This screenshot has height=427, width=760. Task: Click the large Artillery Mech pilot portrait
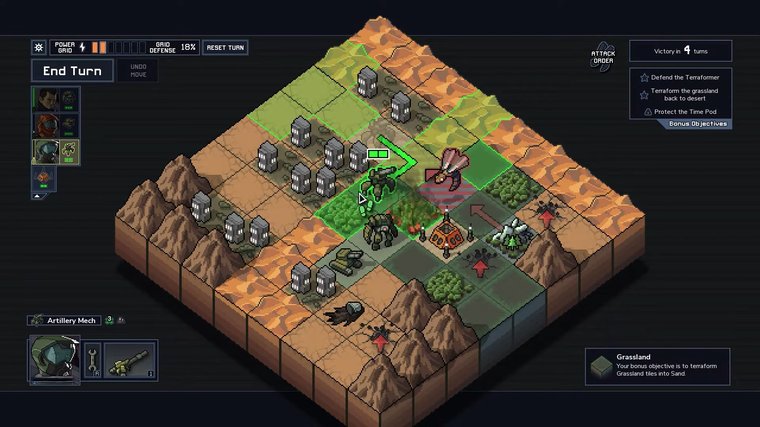coord(53,358)
